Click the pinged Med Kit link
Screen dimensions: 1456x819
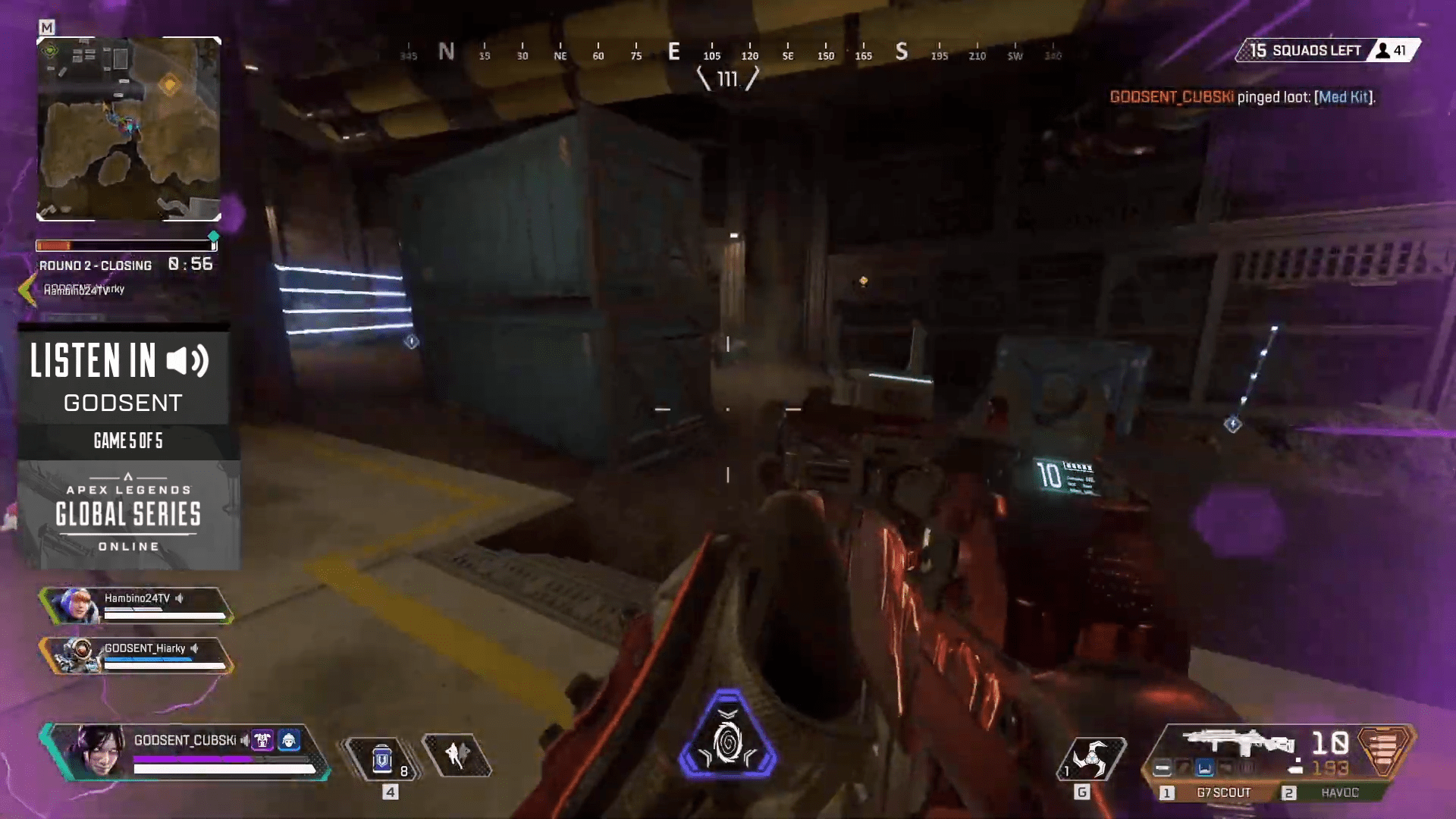tap(1344, 97)
